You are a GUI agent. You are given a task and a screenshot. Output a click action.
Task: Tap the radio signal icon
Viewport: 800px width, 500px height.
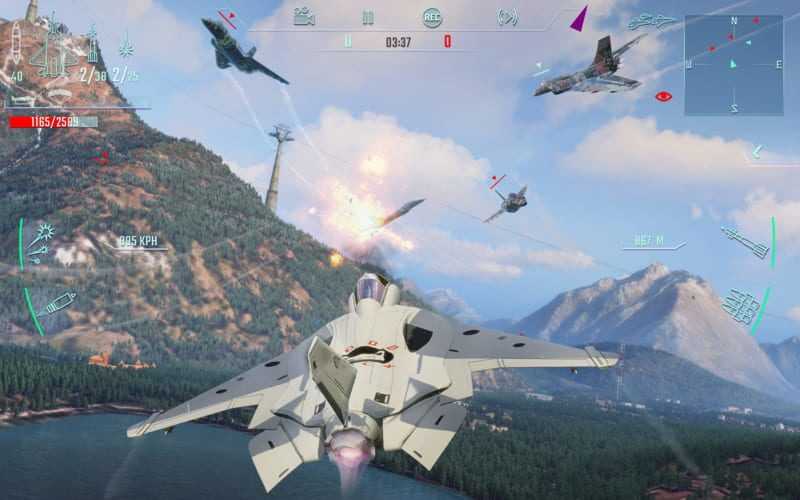tap(507, 17)
